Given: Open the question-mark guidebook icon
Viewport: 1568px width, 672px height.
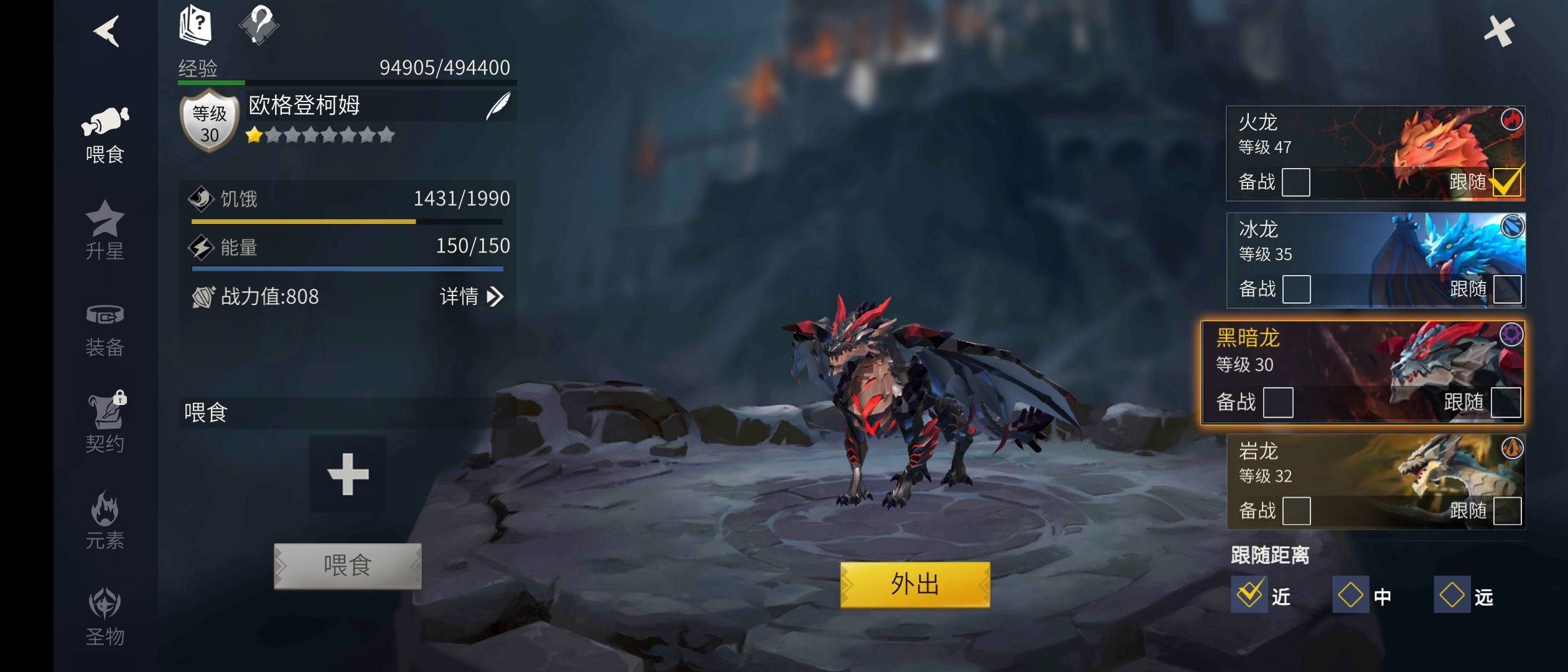Looking at the screenshot, I should (195, 25).
